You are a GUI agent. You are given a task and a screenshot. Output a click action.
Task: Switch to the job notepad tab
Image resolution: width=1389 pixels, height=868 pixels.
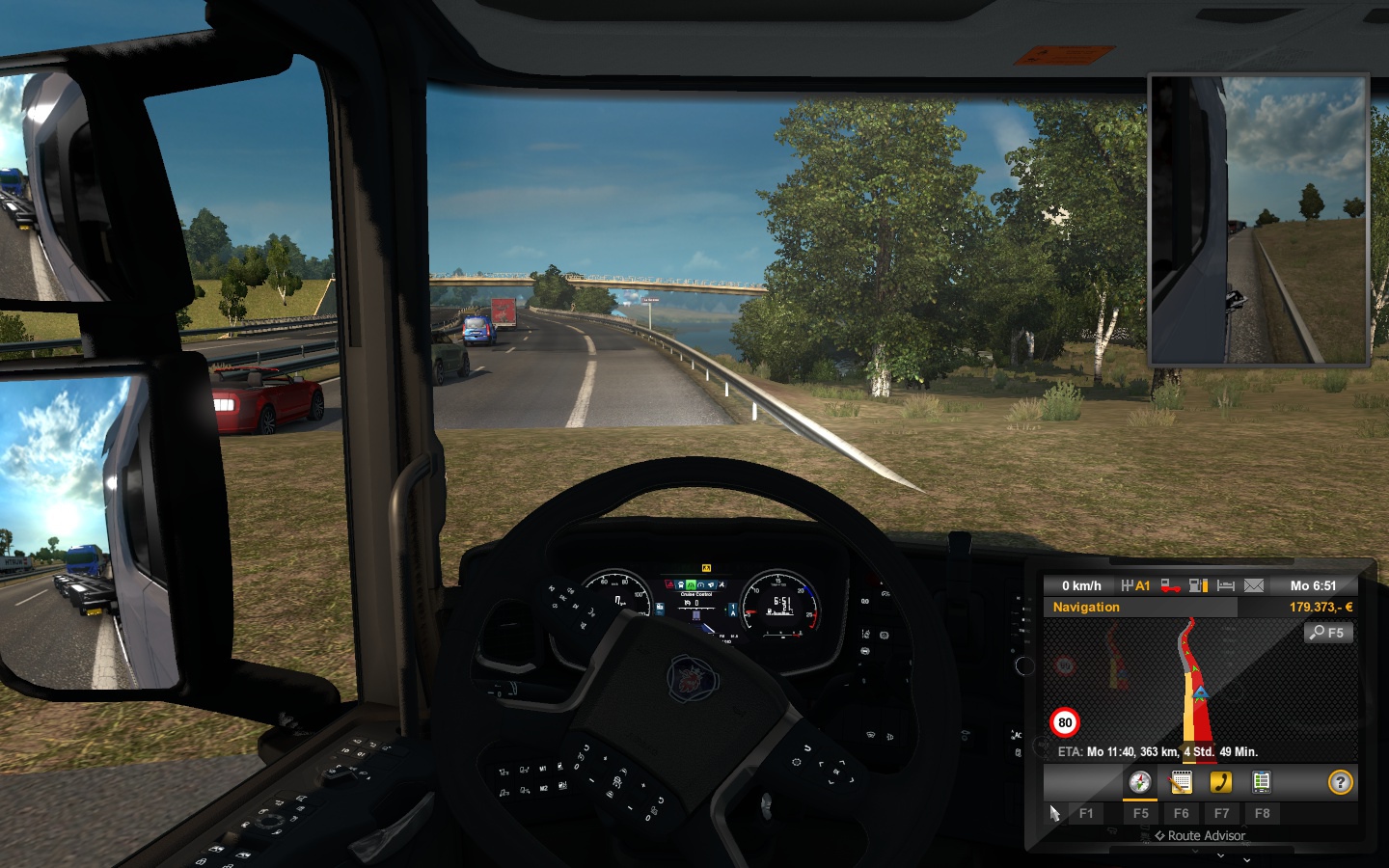point(1181,782)
